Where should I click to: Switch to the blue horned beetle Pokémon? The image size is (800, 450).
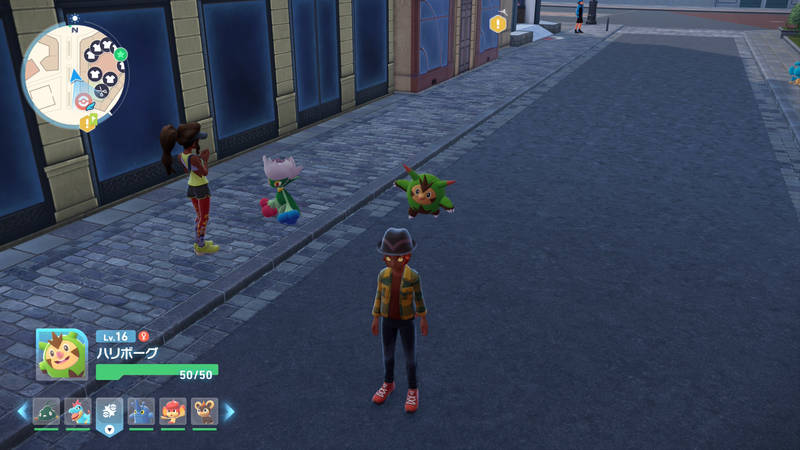tap(141, 411)
